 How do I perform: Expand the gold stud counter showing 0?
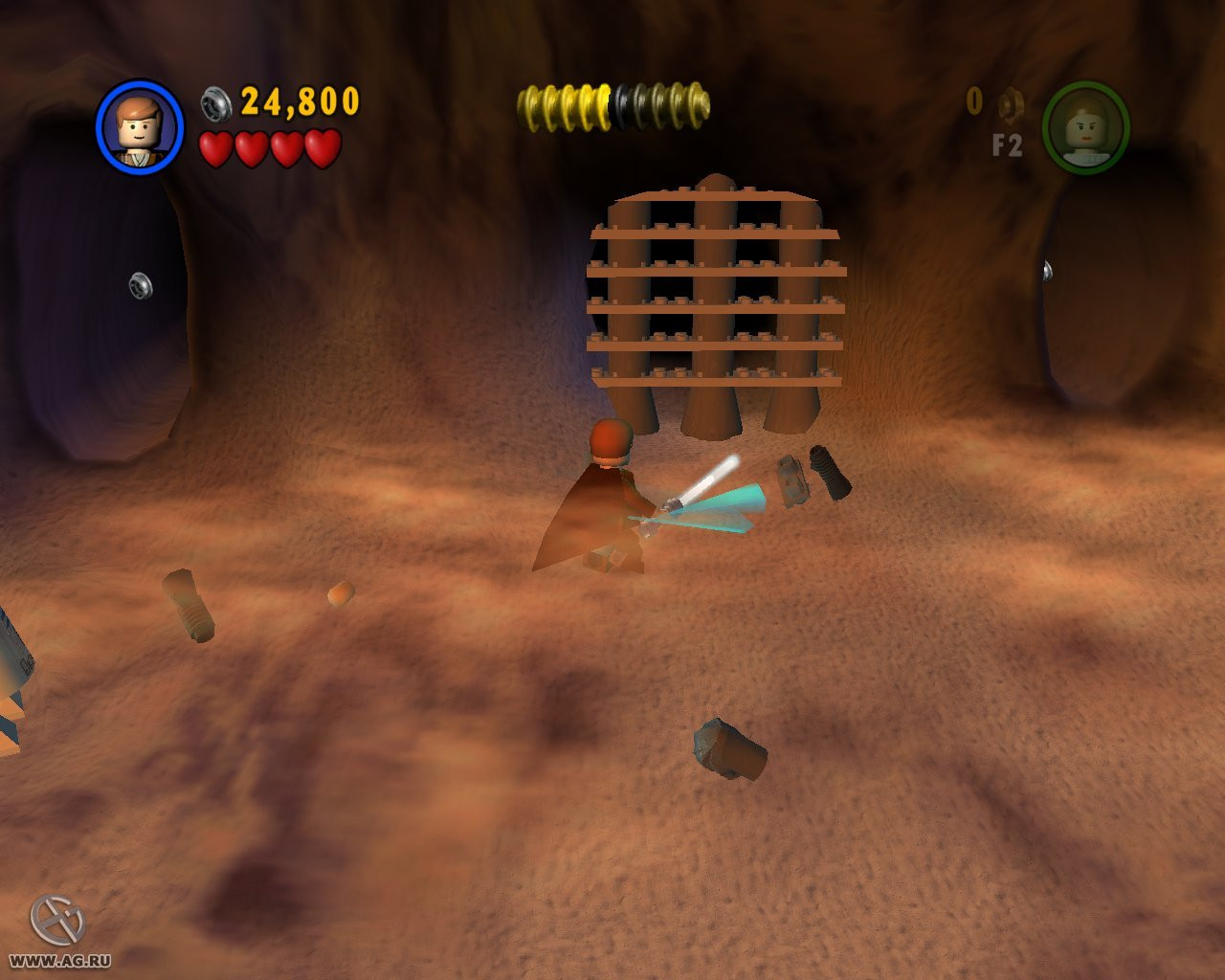pos(974,100)
